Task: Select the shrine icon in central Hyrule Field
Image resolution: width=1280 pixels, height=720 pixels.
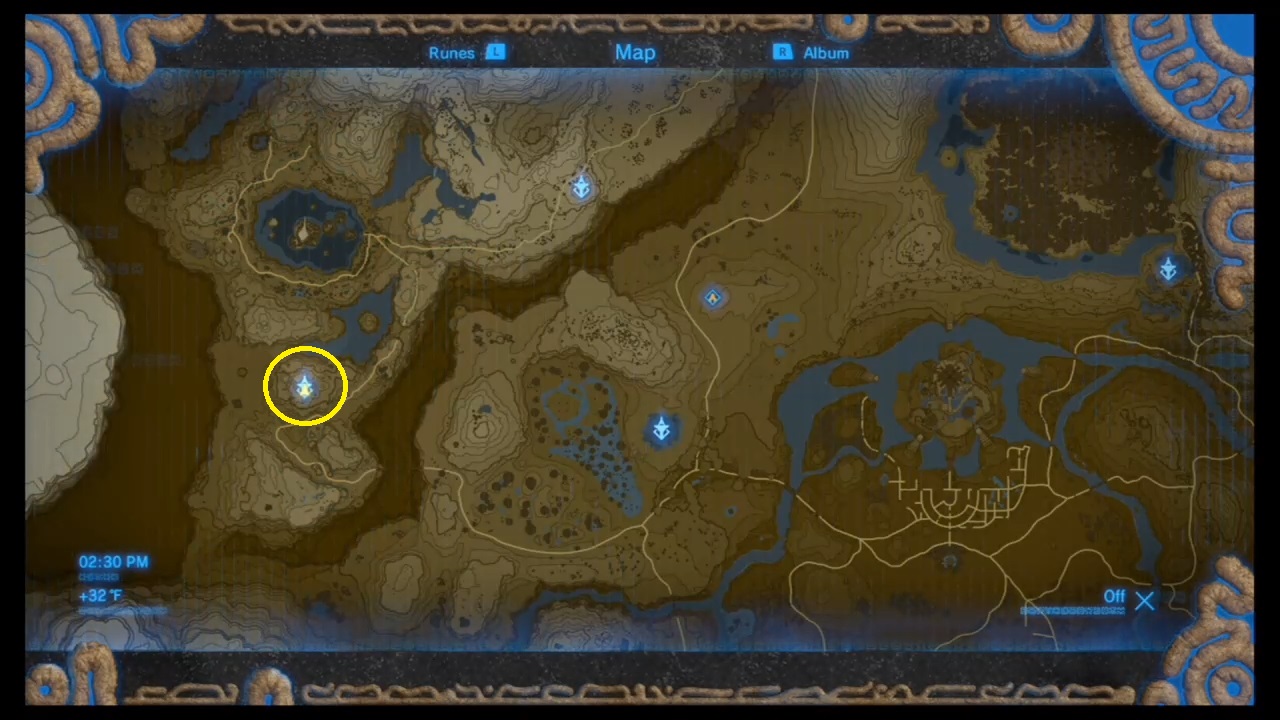Action: (x=662, y=427)
